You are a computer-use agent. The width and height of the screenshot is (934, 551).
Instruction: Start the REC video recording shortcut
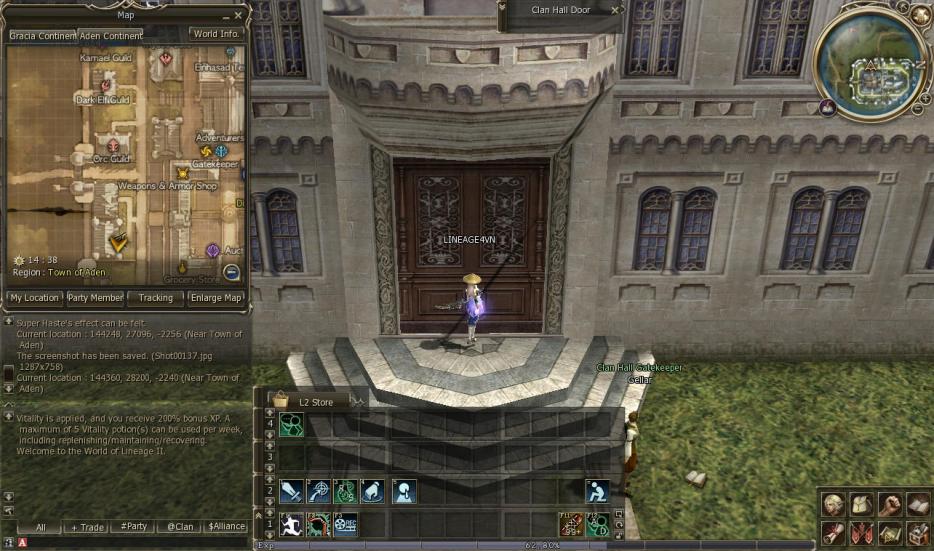pyautogui.click(x=346, y=524)
